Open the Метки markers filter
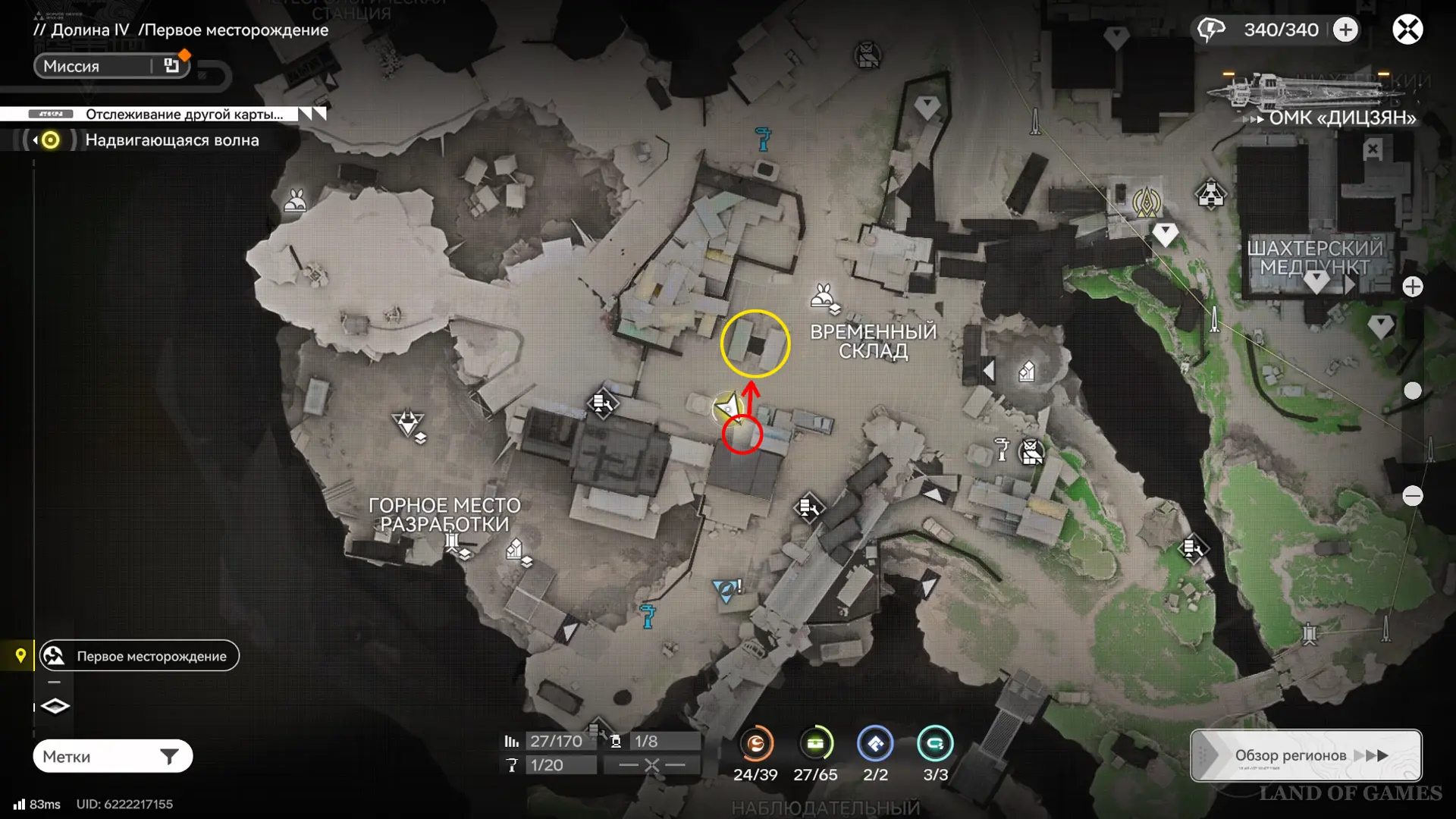The height and width of the screenshot is (819, 1456). pos(112,756)
